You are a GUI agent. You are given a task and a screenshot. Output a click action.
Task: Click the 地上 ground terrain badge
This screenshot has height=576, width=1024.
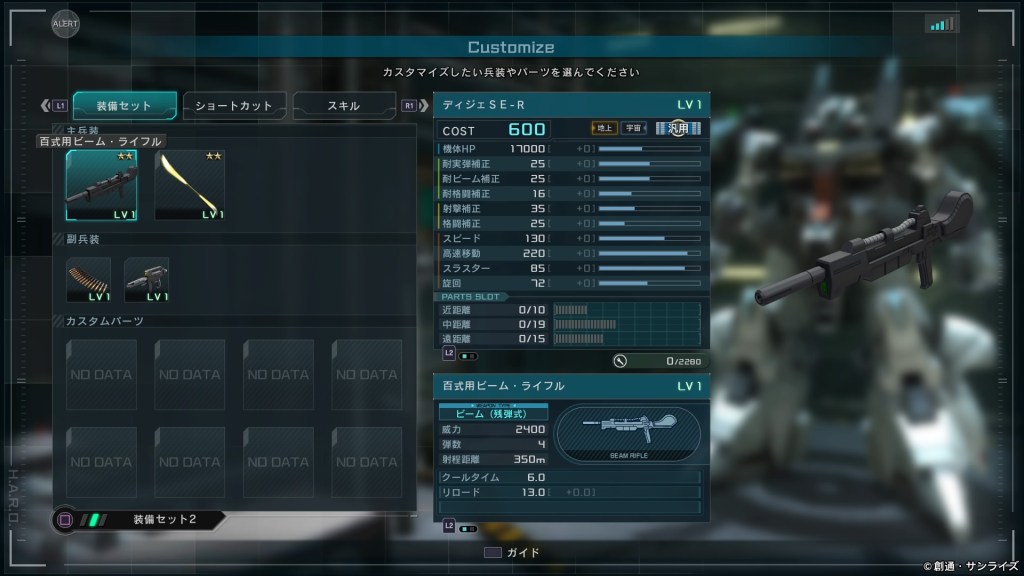point(604,128)
